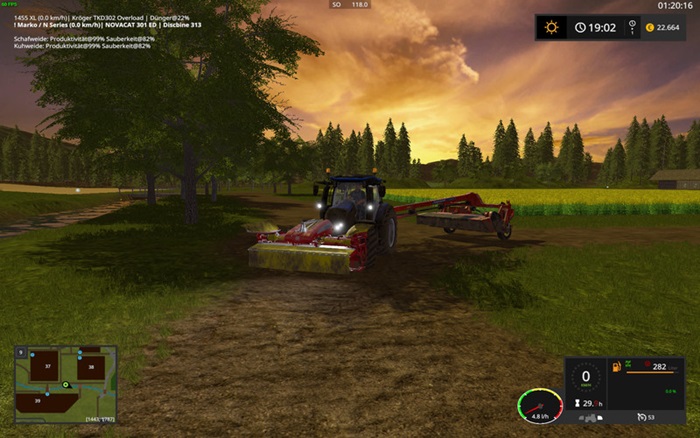Select field 38 on the minimap
Screen dimensions: 700x438
pos(89,367)
